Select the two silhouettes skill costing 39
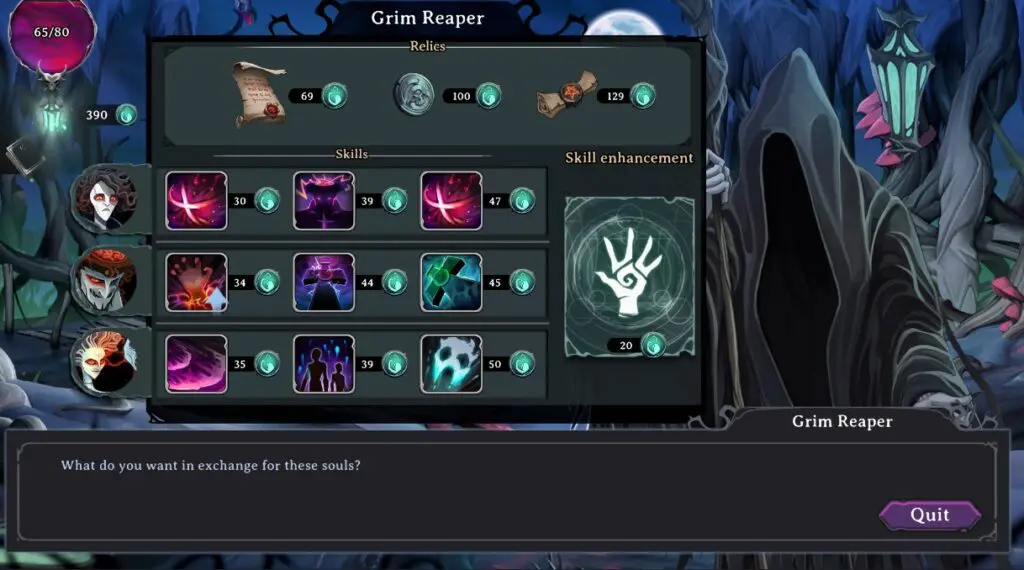The height and width of the screenshot is (570, 1024). click(x=324, y=363)
